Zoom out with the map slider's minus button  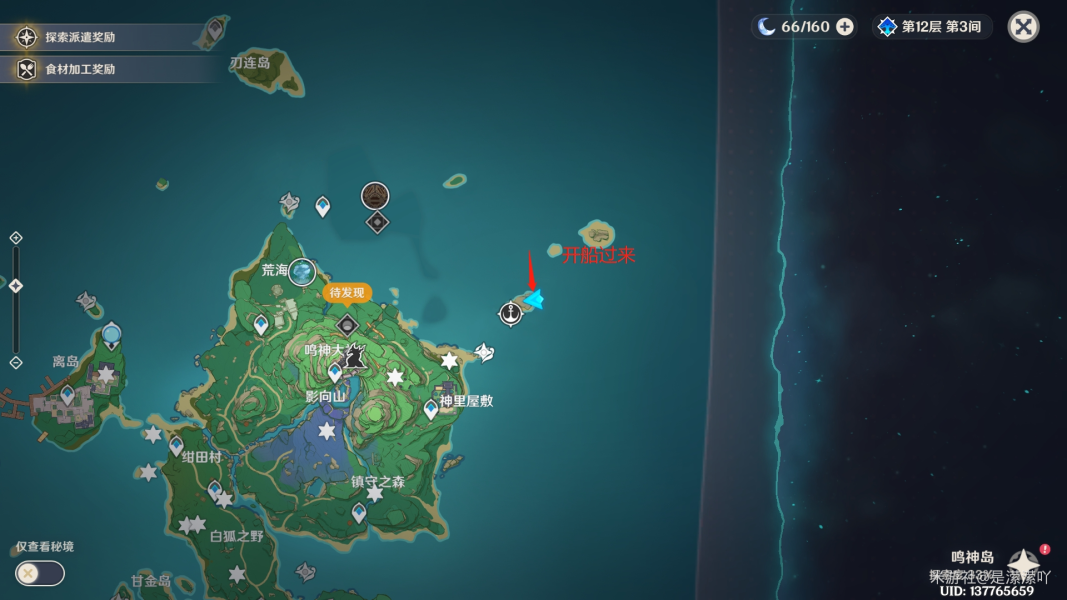coord(16,362)
